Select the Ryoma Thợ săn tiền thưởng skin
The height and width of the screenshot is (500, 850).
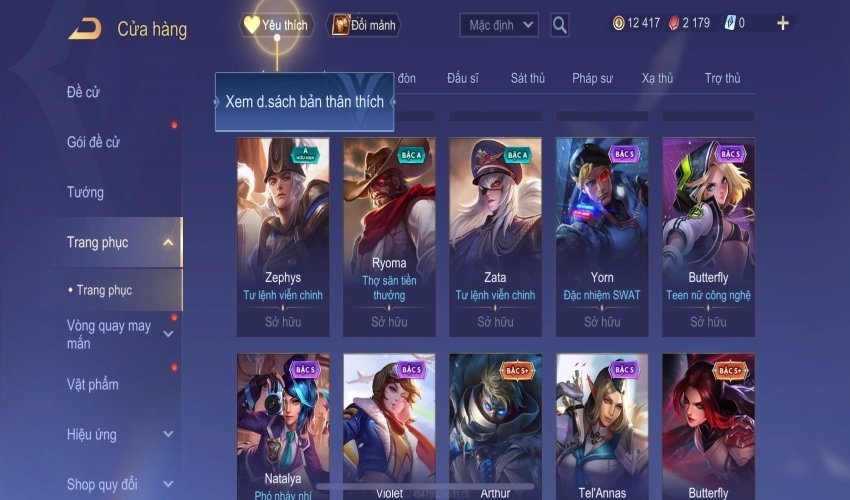[389, 236]
